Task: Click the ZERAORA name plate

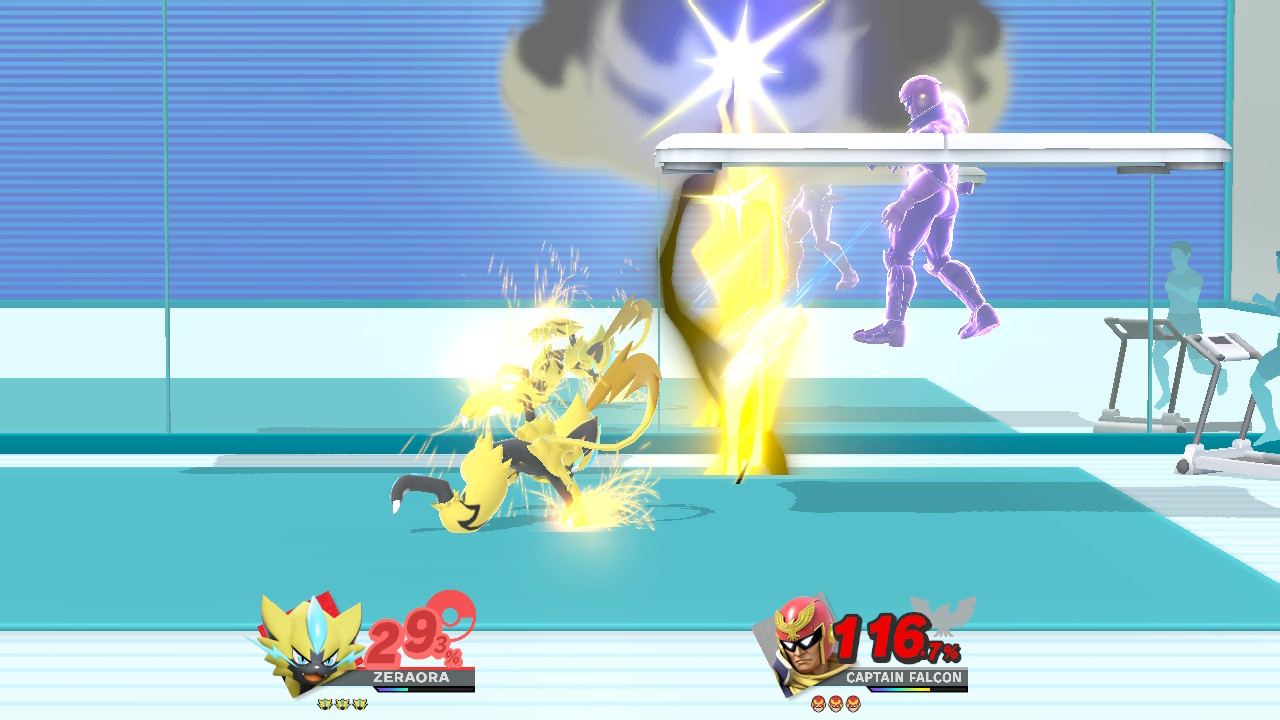Action: [410, 677]
